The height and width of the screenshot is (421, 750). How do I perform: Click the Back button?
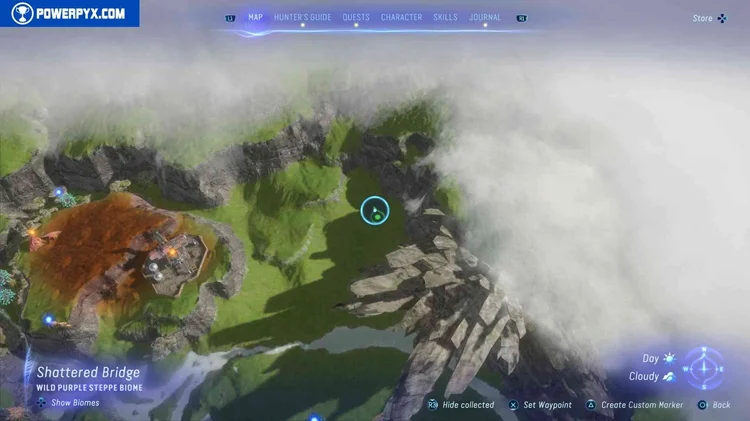tap(714, 405)
